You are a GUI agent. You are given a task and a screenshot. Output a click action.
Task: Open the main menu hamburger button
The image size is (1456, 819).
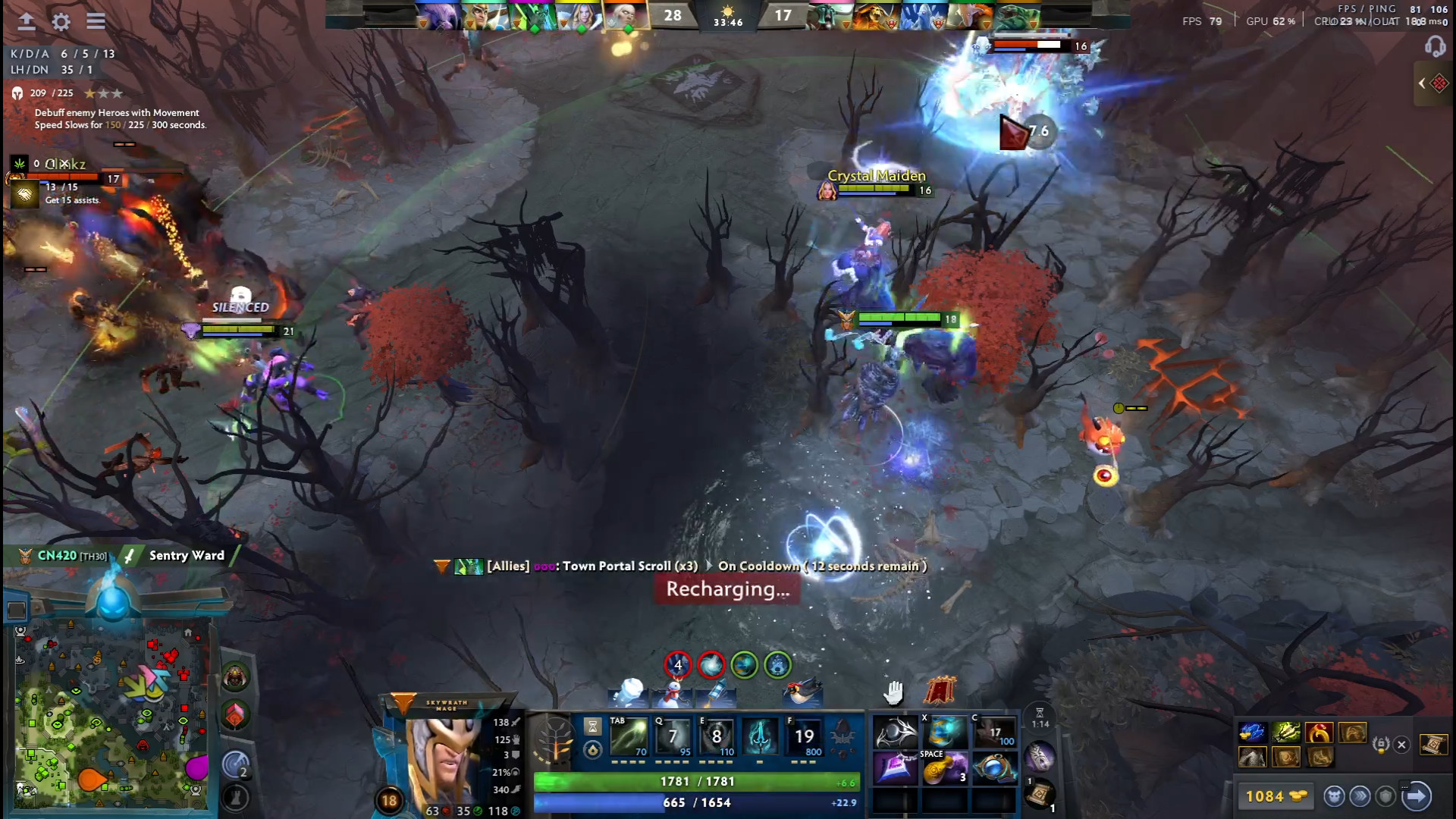pos(96,21)
